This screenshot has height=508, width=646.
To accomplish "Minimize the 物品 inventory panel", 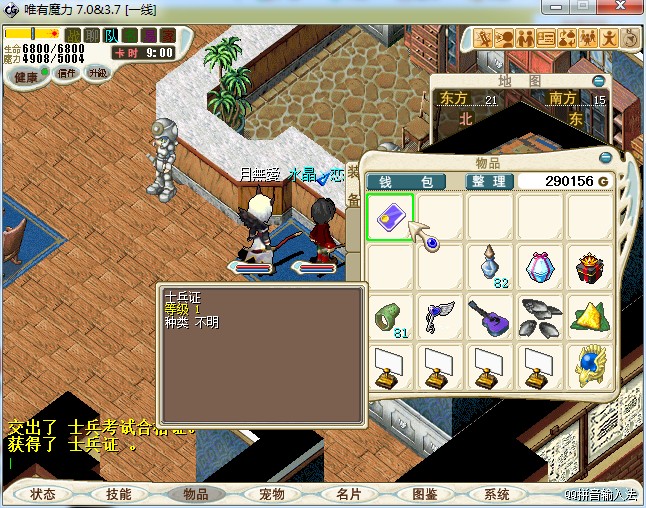I will pyautogui.click(x=605, y=158).
